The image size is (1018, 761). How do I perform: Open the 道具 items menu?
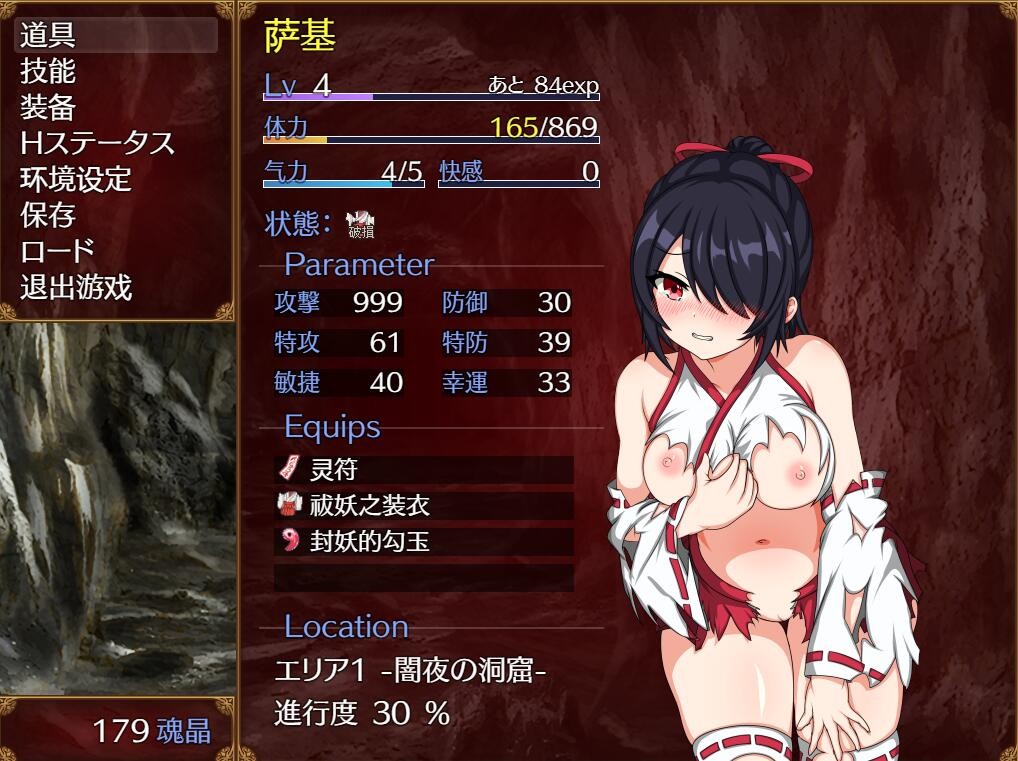(48, 35)
